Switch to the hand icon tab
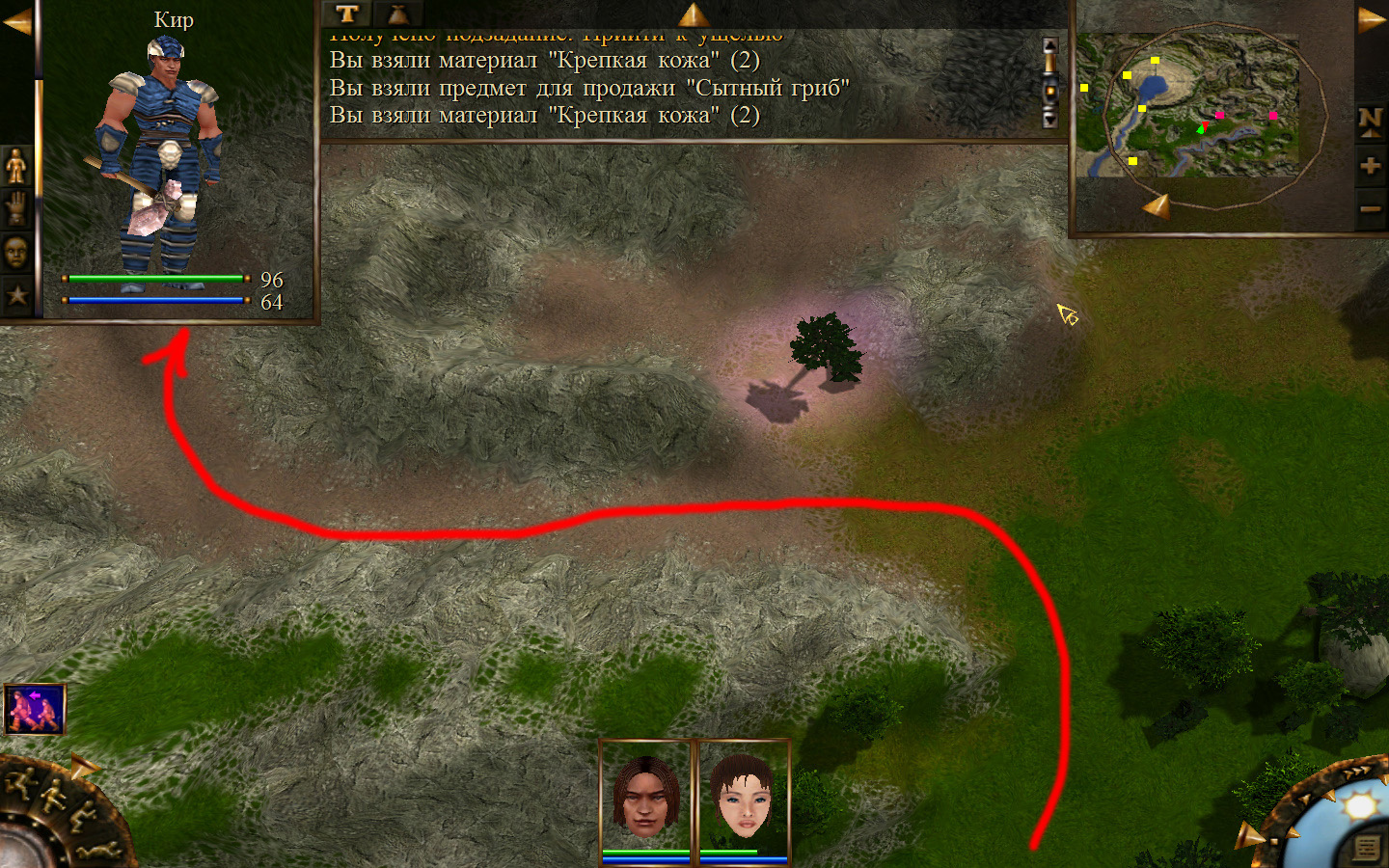 click(16, 208)
